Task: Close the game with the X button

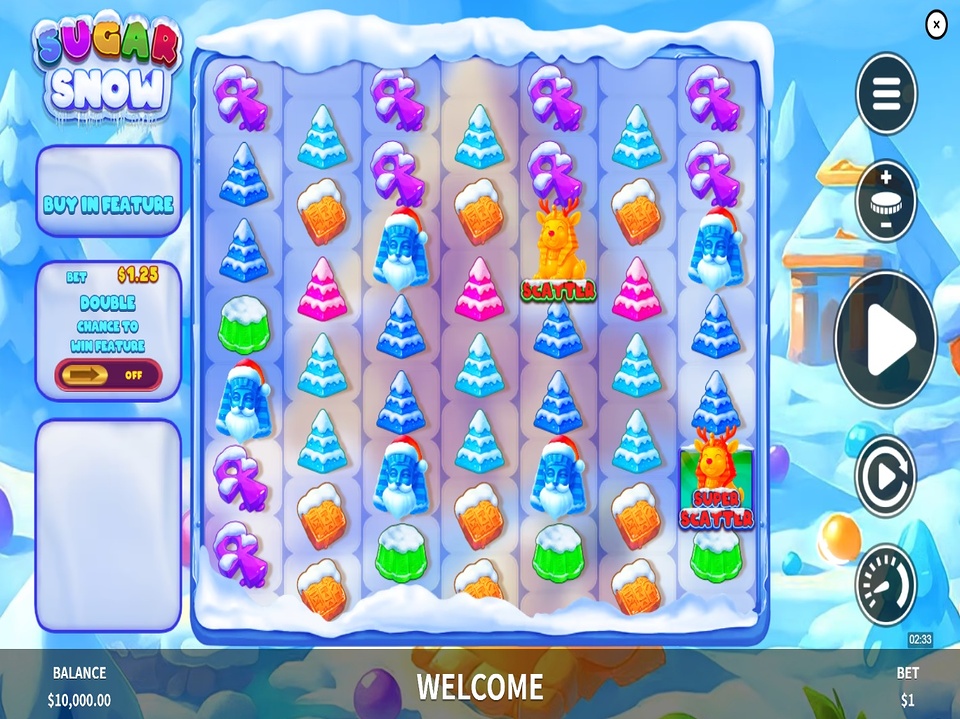Action: pyautogui.click(x=936, y=23)
